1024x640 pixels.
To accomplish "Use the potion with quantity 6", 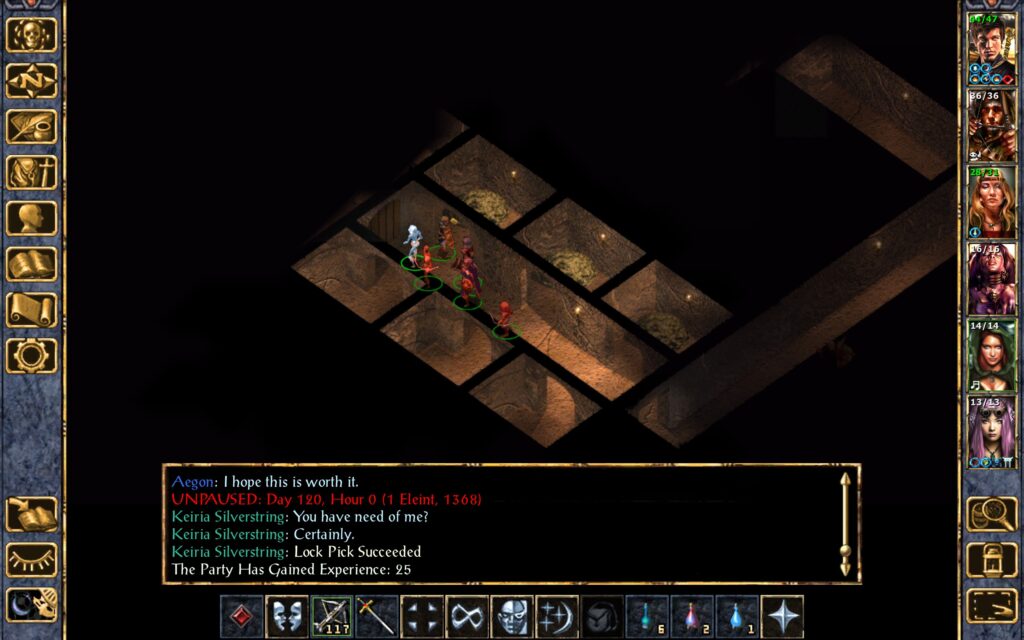I will pos(647,617).
